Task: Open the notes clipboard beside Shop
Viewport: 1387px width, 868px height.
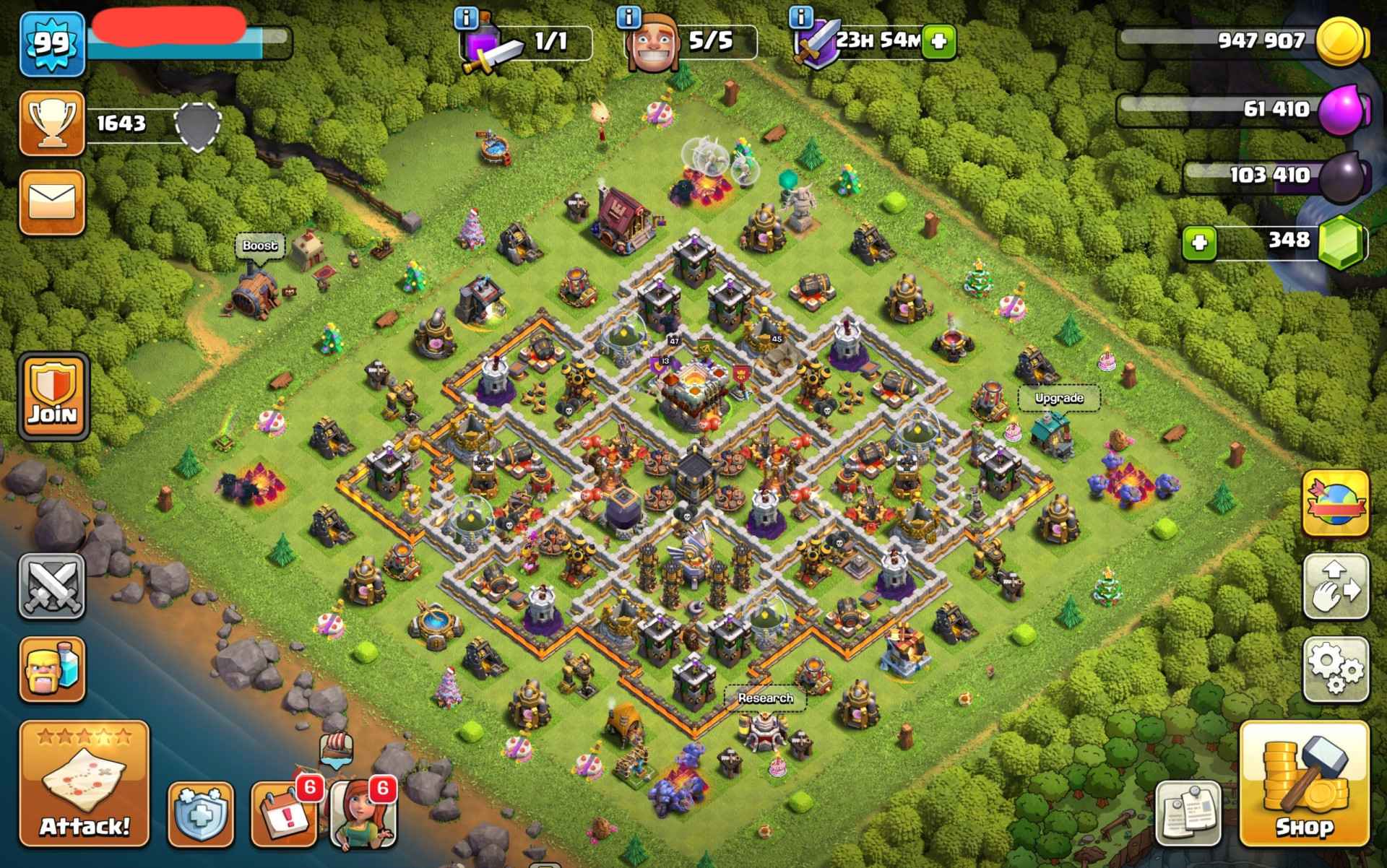Action: [x=1188, y=812]
